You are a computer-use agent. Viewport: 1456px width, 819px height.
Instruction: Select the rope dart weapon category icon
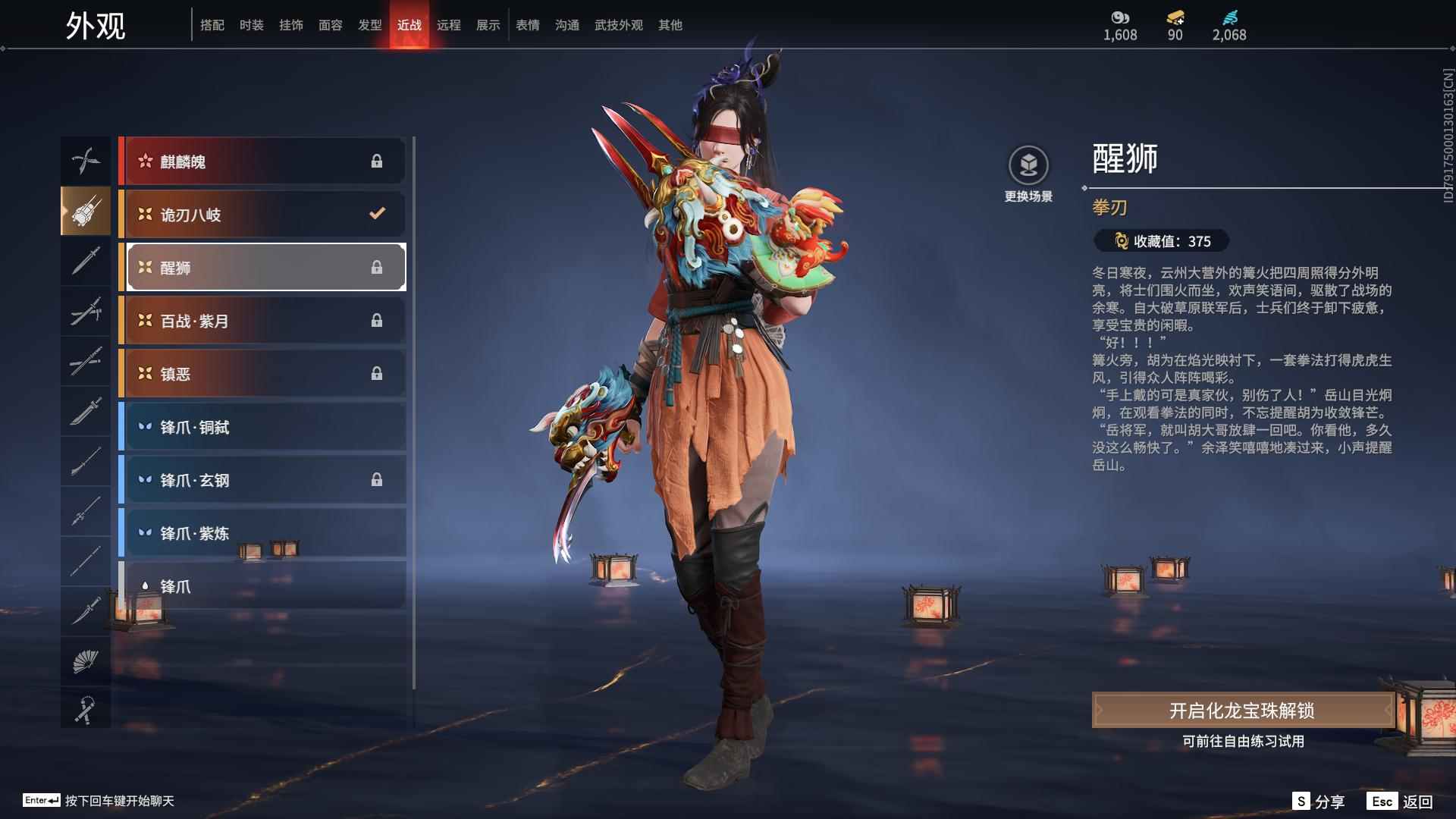click(x=86, y=708)
